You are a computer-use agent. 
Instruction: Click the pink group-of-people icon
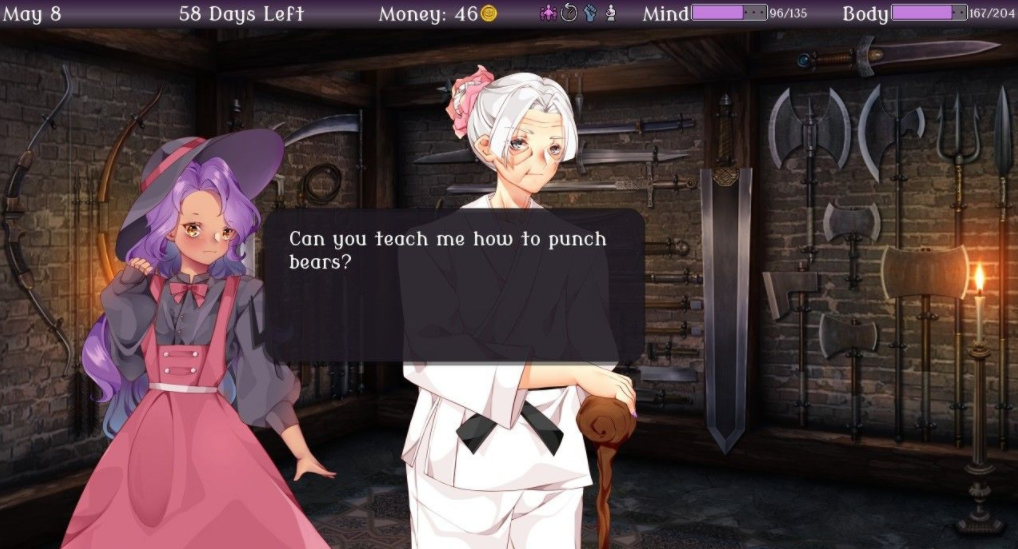[x=548, y=13]
